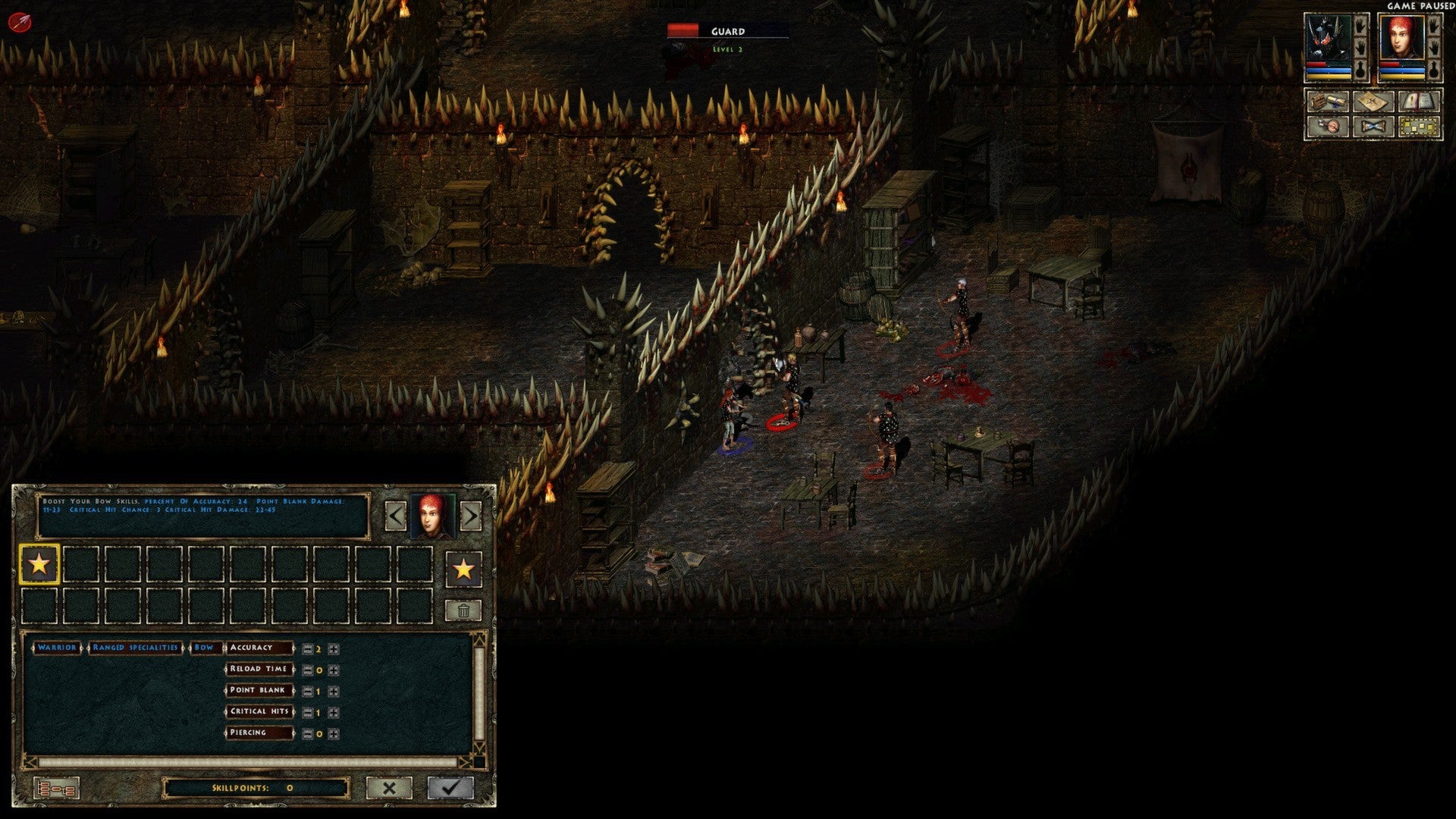Confirm skill changes with the checkmark button
This screenshot has height=819, width=1456.
coord(450,788)
